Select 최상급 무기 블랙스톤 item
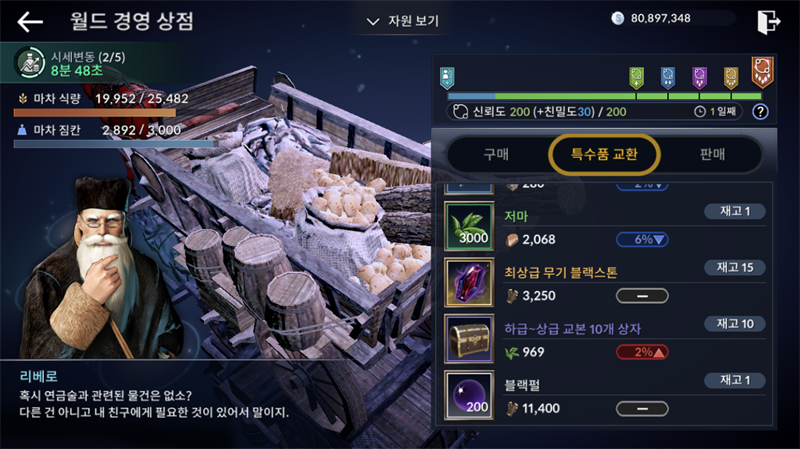 (x=608, y=283)
